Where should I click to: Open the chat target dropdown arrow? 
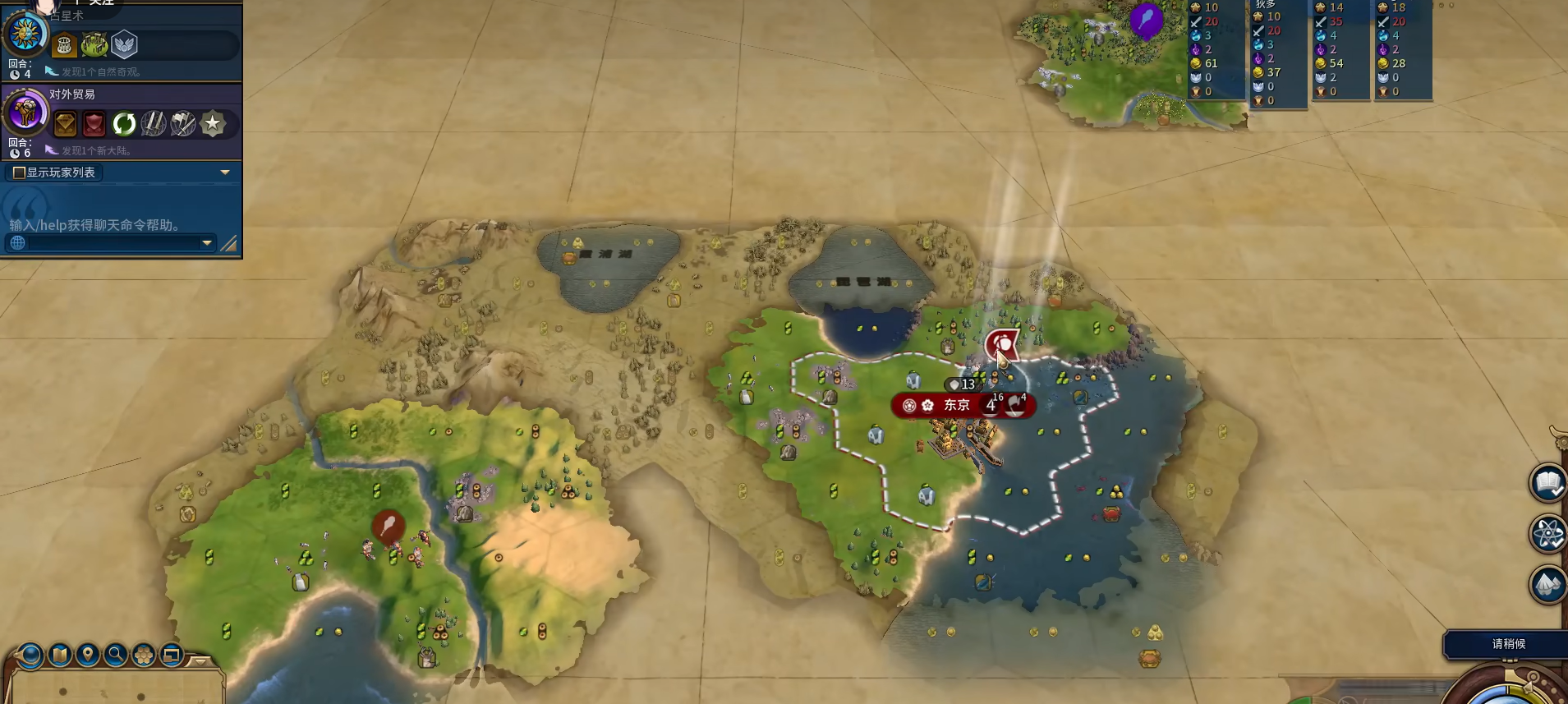206,243
